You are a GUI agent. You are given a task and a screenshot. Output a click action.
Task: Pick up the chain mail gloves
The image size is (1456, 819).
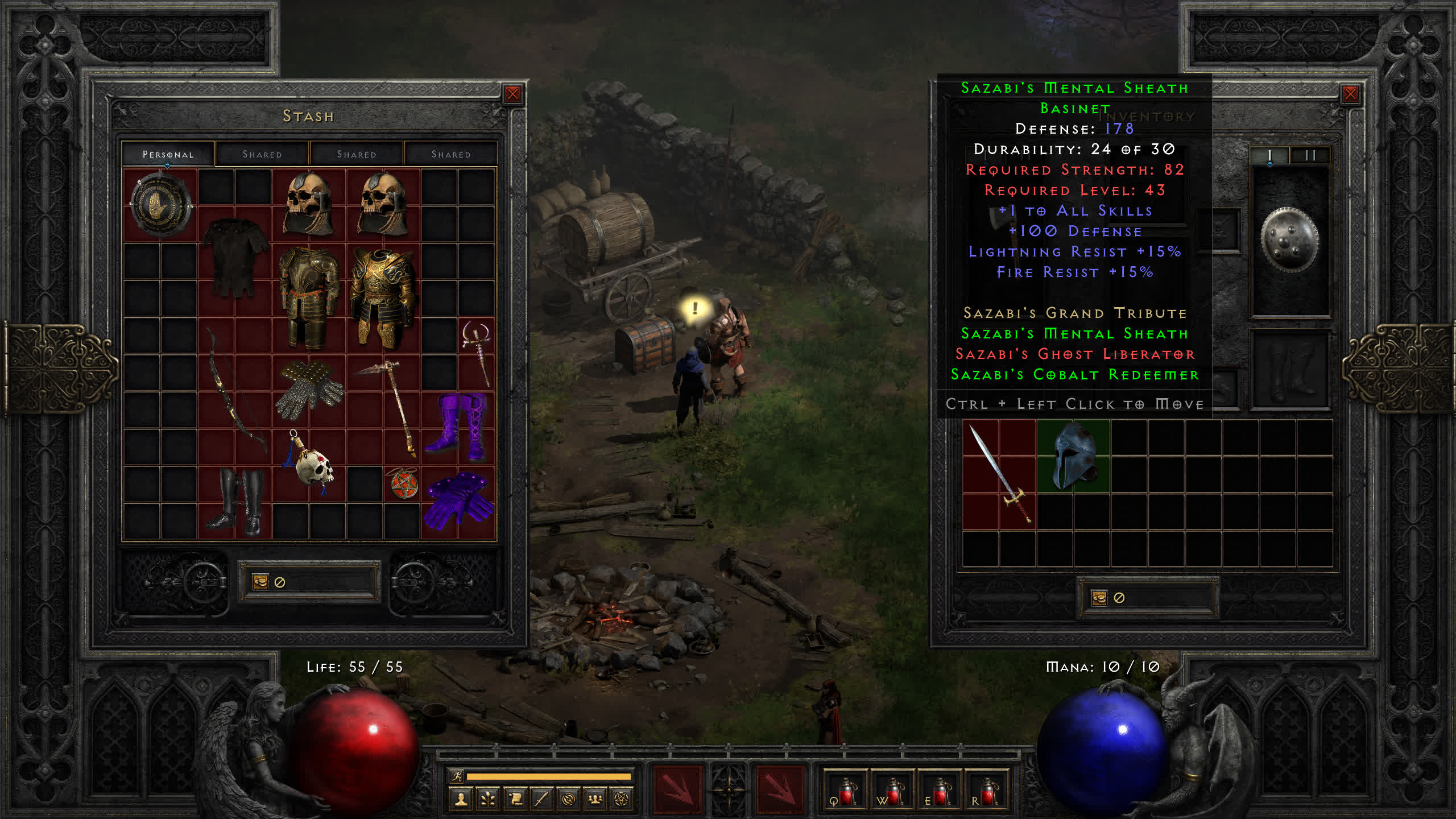tap(309, 390)
